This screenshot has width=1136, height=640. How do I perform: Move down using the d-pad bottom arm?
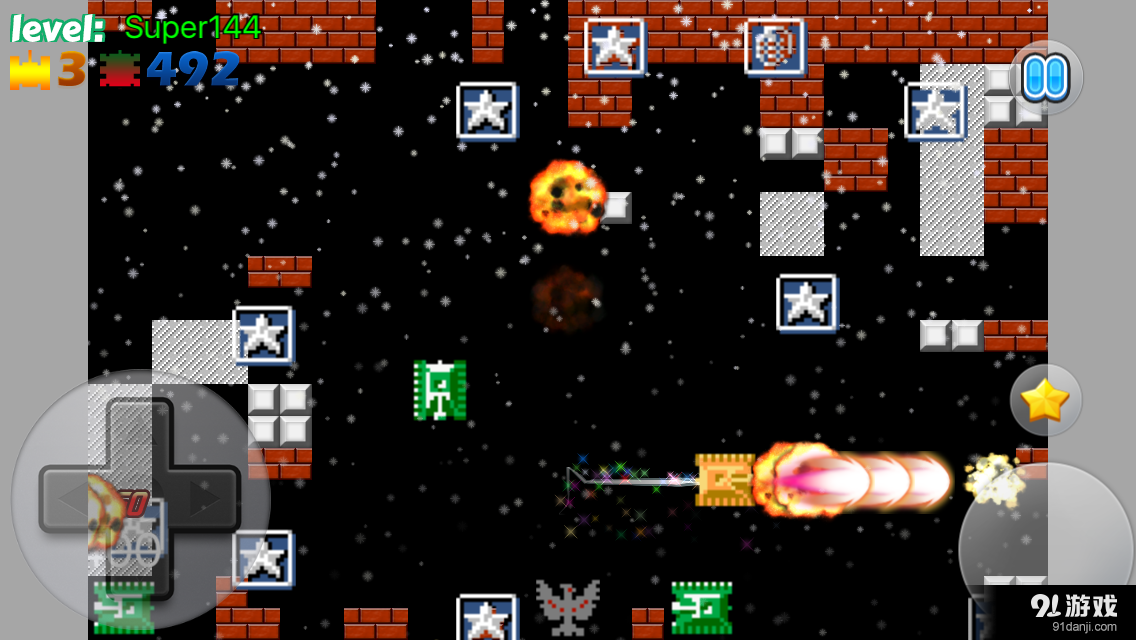(140, 565)
